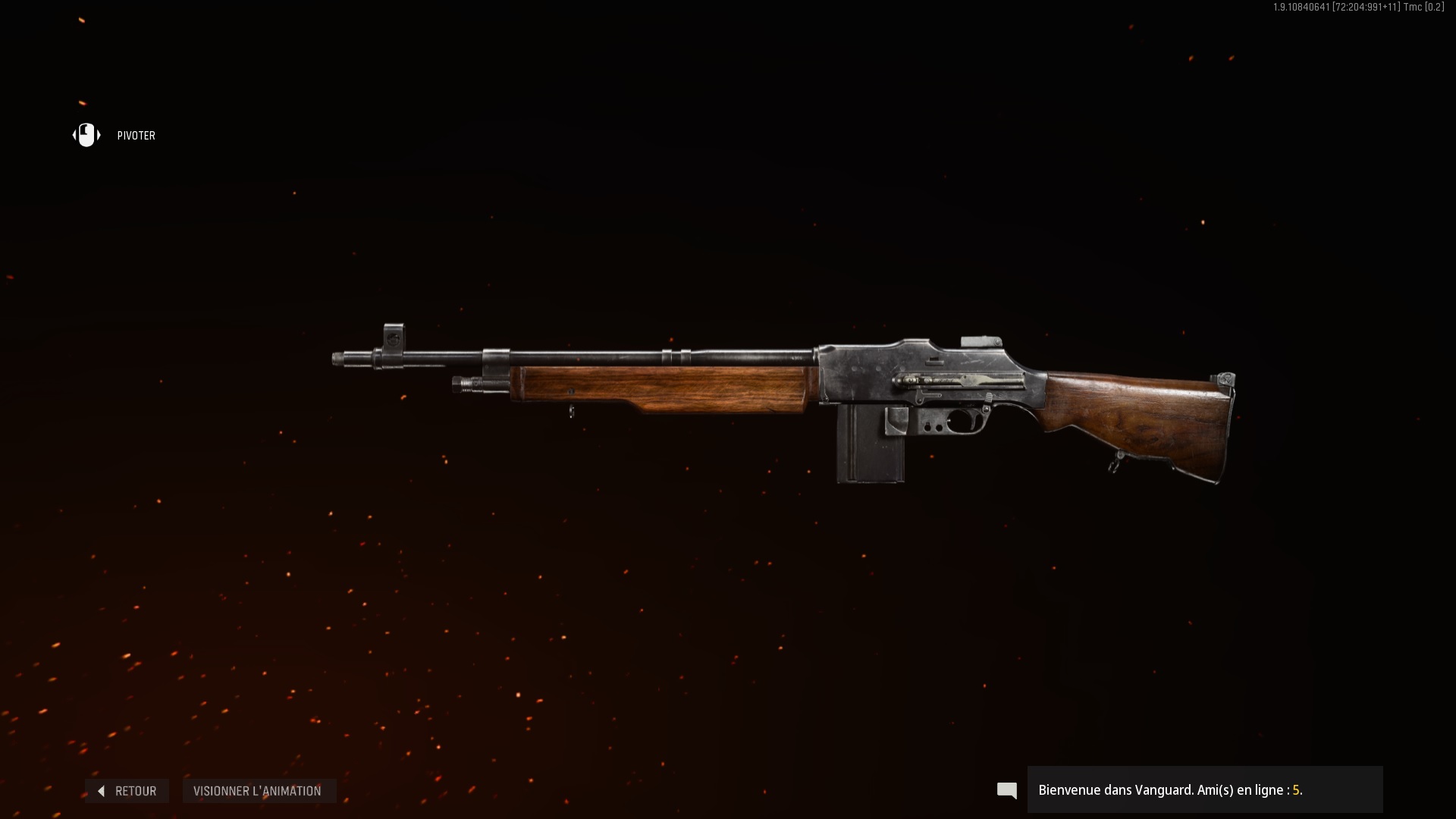Click the PIVOTER hint label
The image size is (1456, 819).
[136, 136]
